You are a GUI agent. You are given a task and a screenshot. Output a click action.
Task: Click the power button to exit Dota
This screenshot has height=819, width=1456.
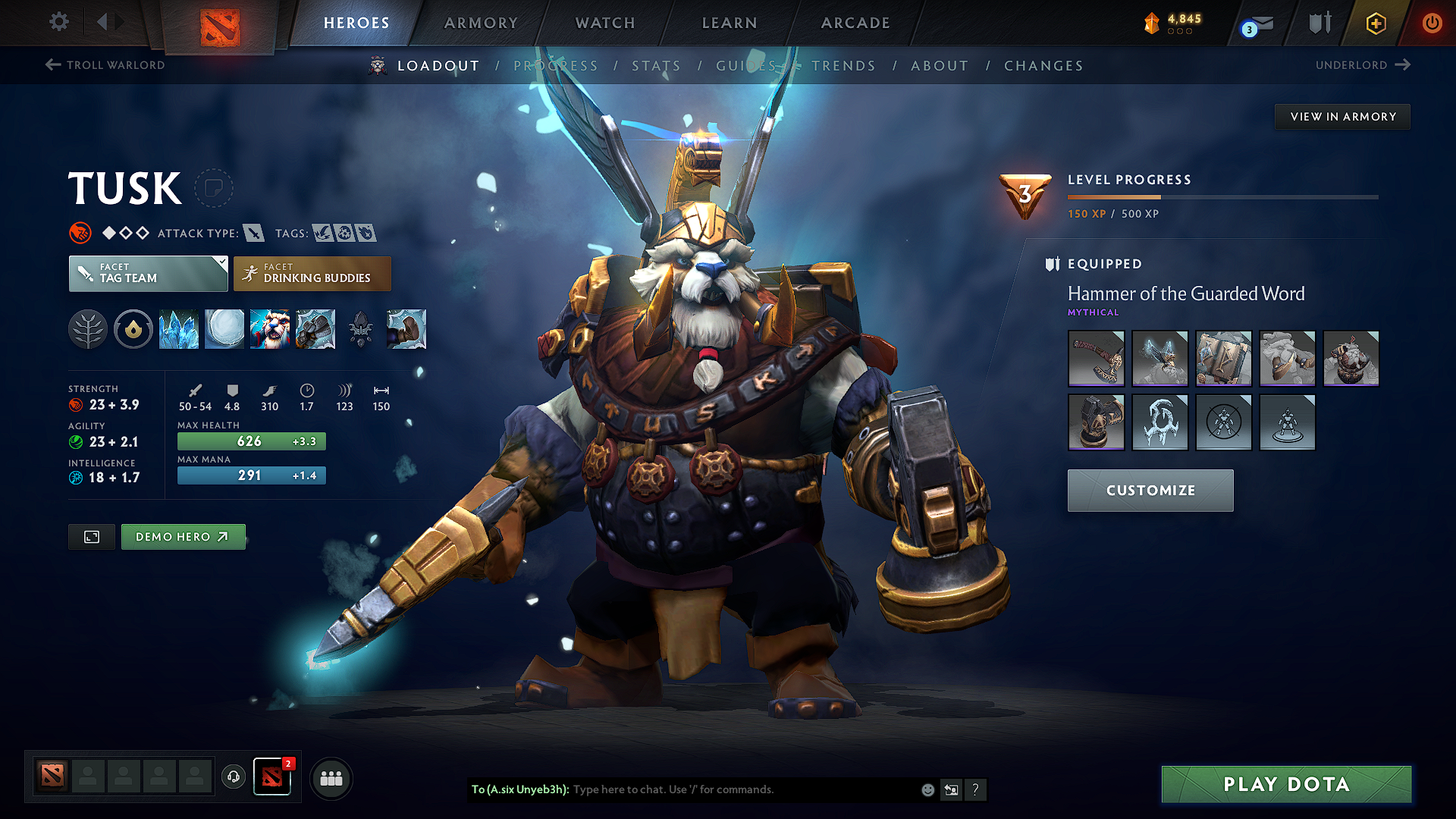coord(1432,24)
